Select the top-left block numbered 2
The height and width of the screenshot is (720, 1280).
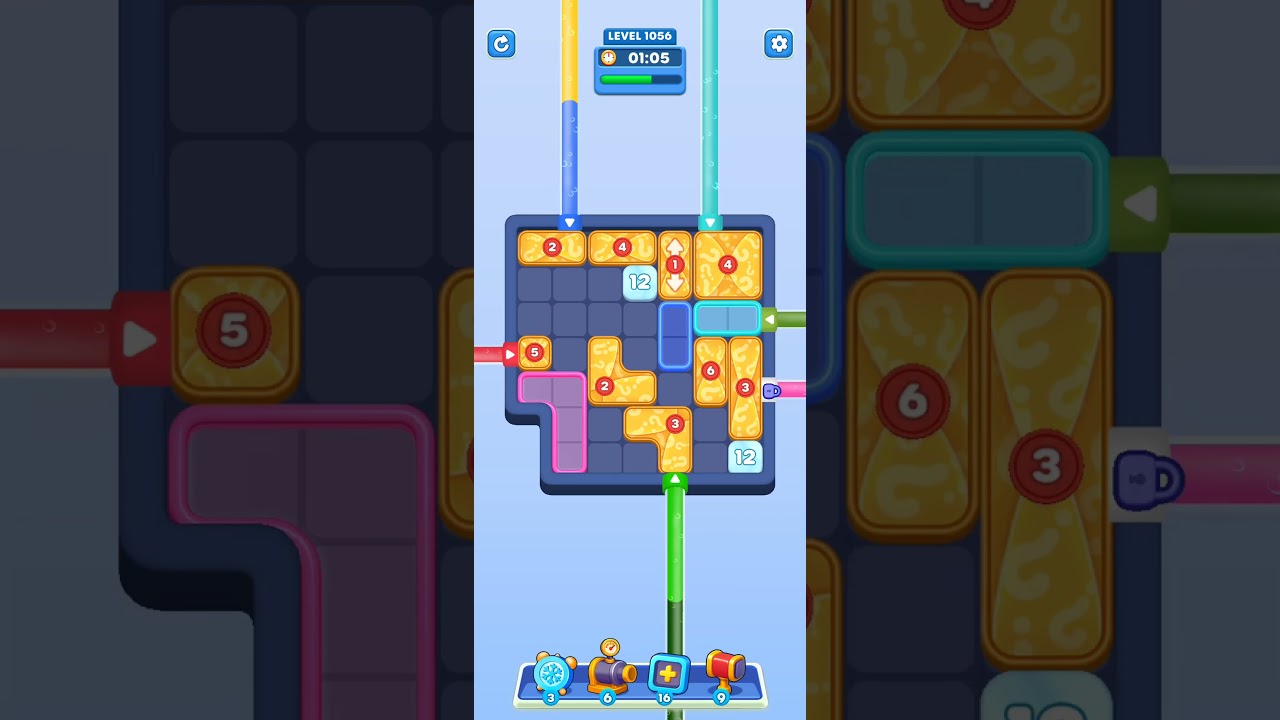551,247
